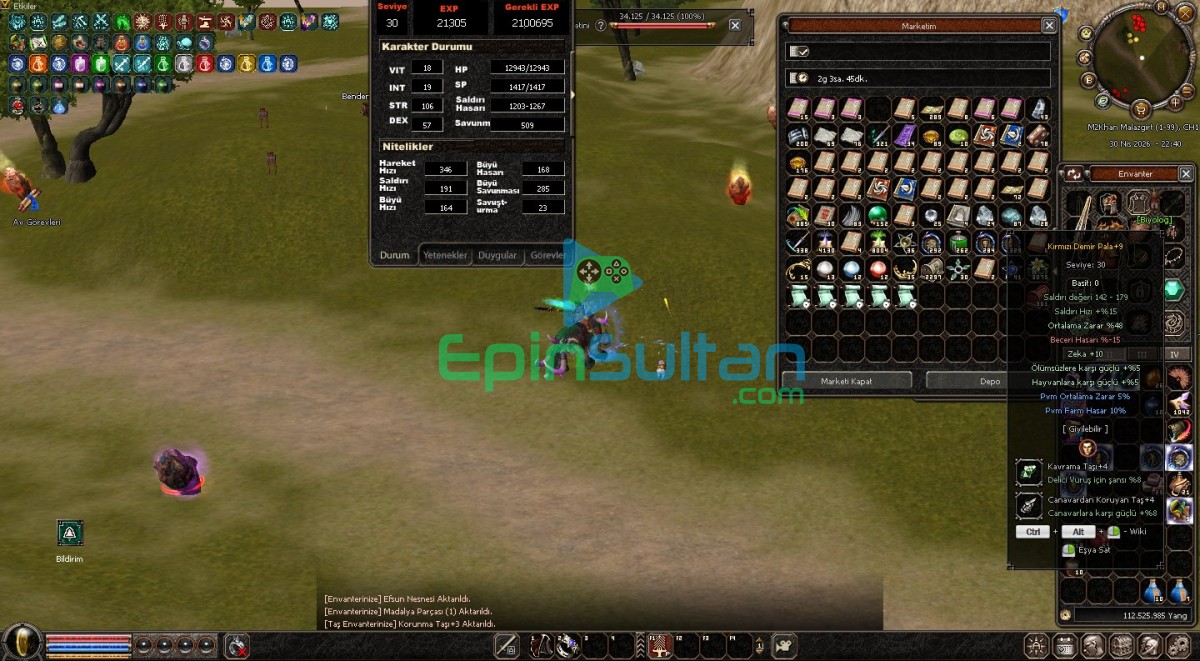This screenshot has width=1200, height=661.
Task: Show the Görevler tab
Action: pos(547,255)
